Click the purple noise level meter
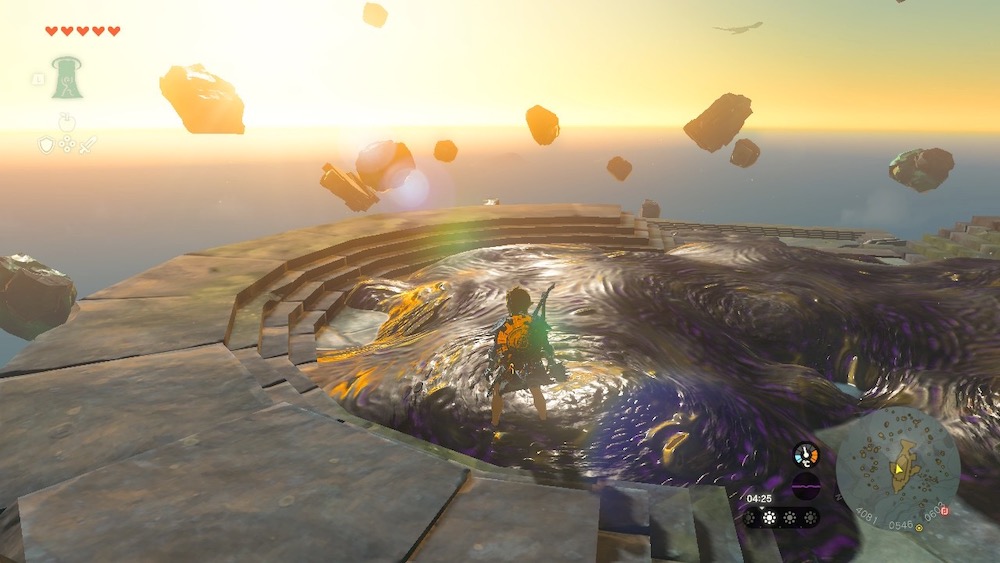 click(x=806, y=486)
